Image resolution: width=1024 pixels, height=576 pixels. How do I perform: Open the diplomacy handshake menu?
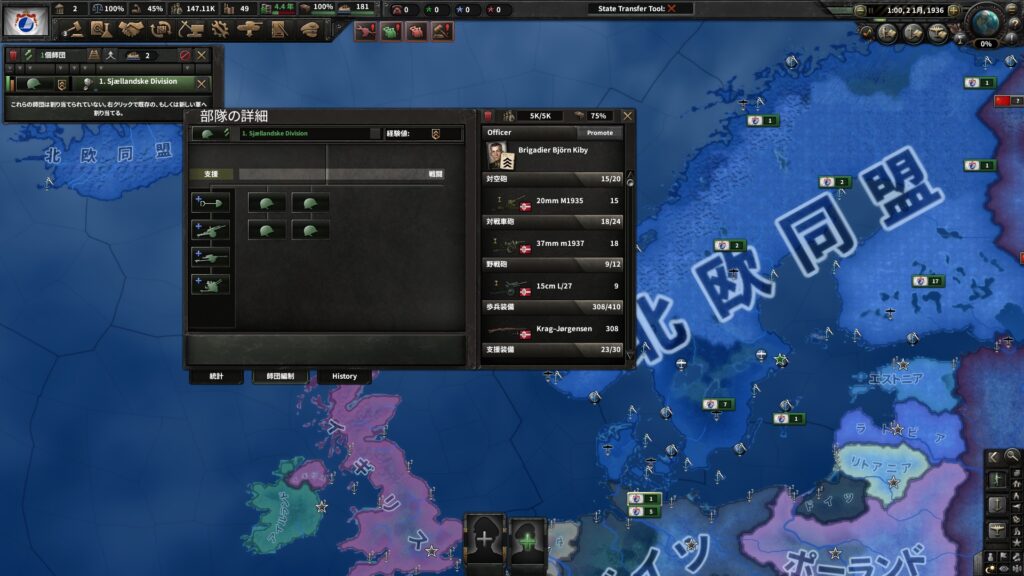[x=129, y=30]
